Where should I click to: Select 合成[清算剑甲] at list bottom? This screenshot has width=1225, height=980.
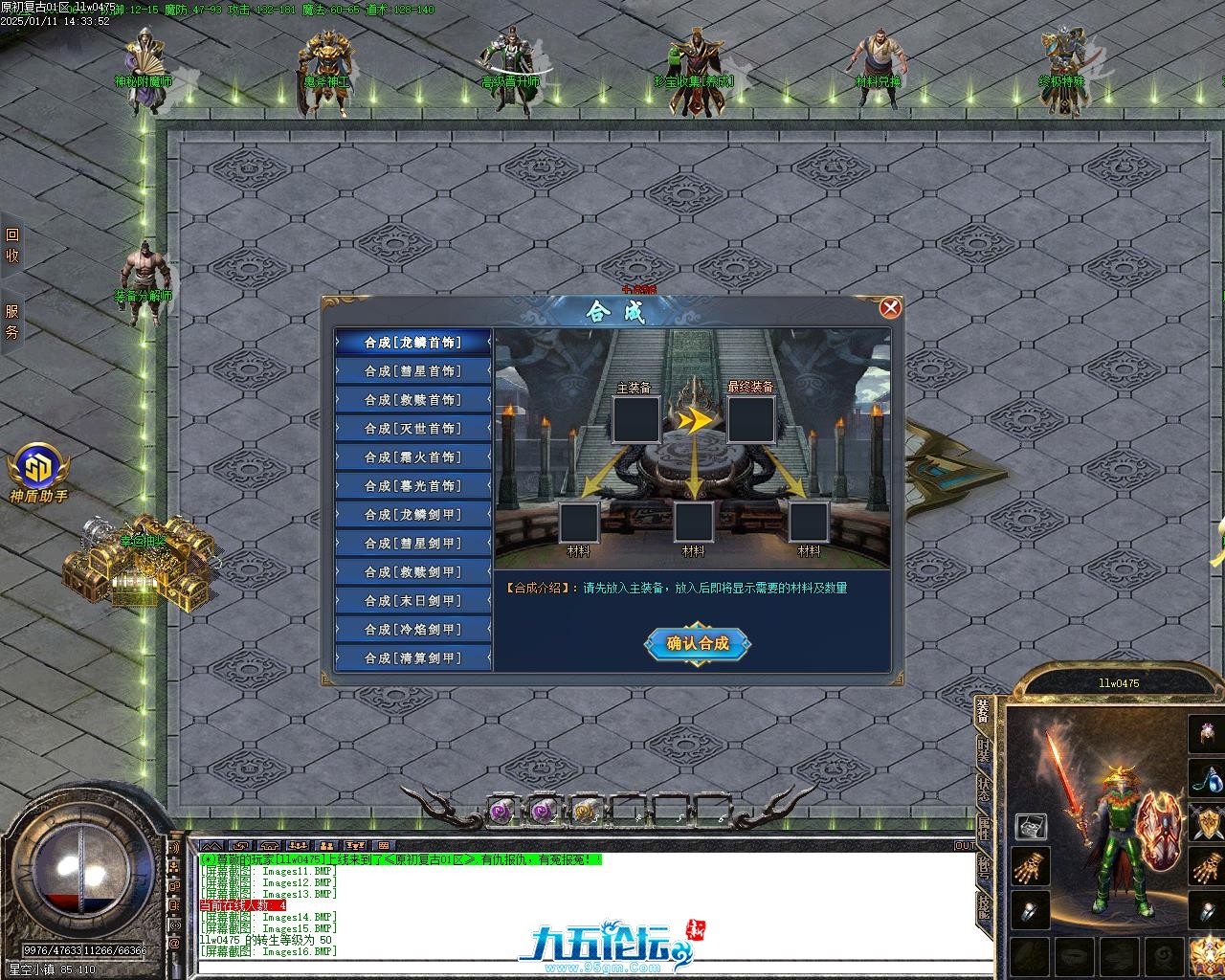click(412, 657)
